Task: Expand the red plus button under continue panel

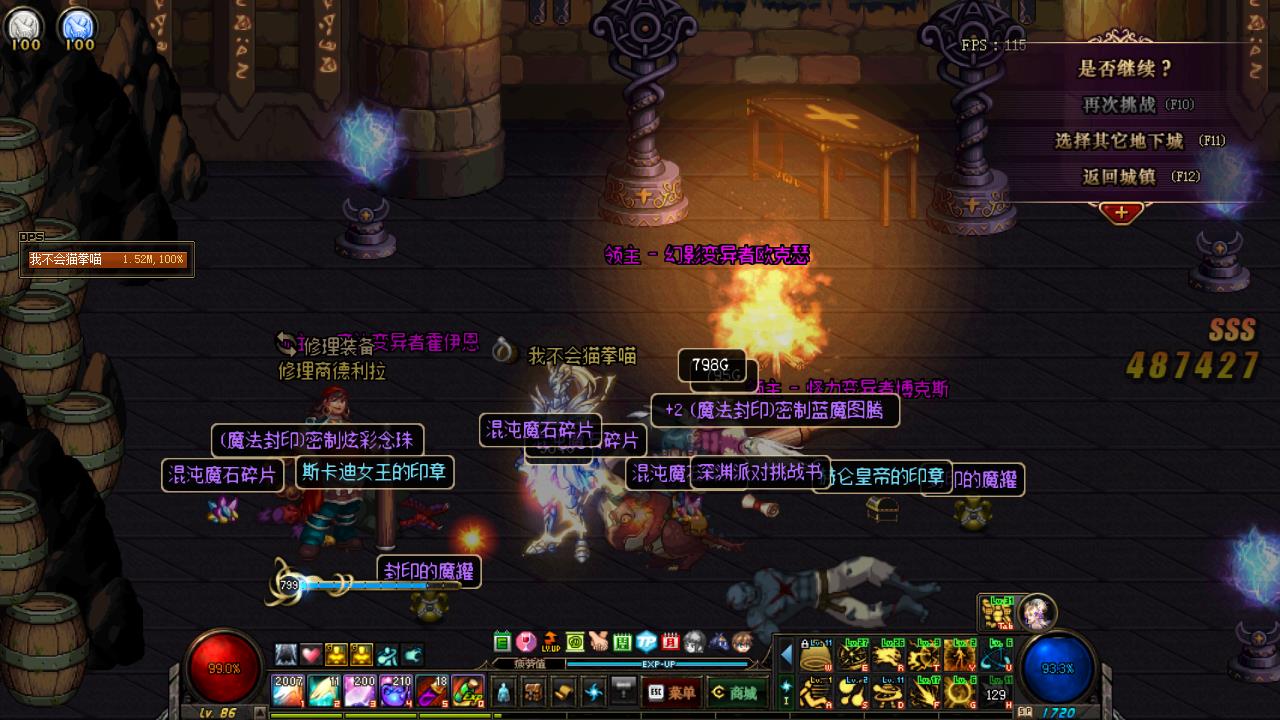Action: pos(1121,212)
